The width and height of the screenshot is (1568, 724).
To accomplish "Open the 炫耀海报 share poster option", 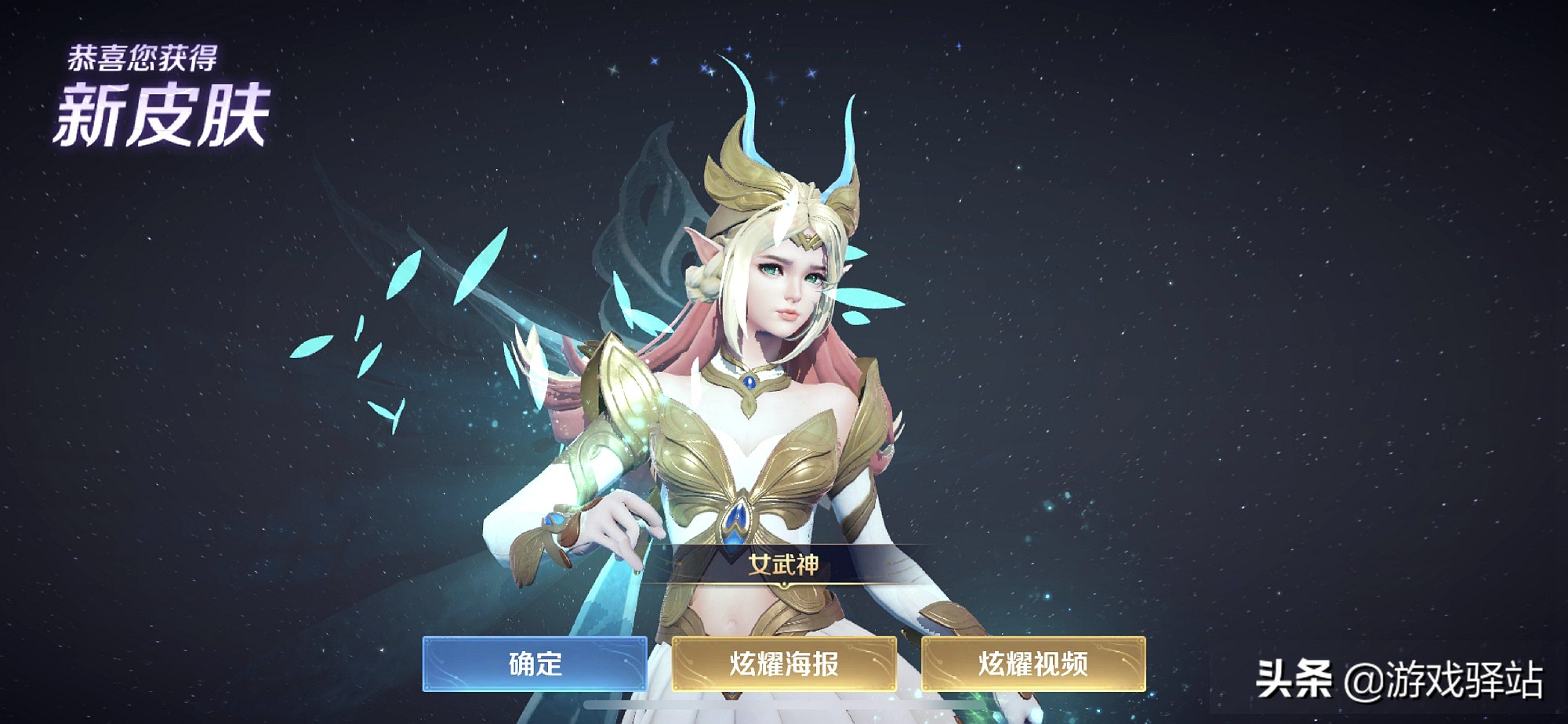I will pos(783,664).
